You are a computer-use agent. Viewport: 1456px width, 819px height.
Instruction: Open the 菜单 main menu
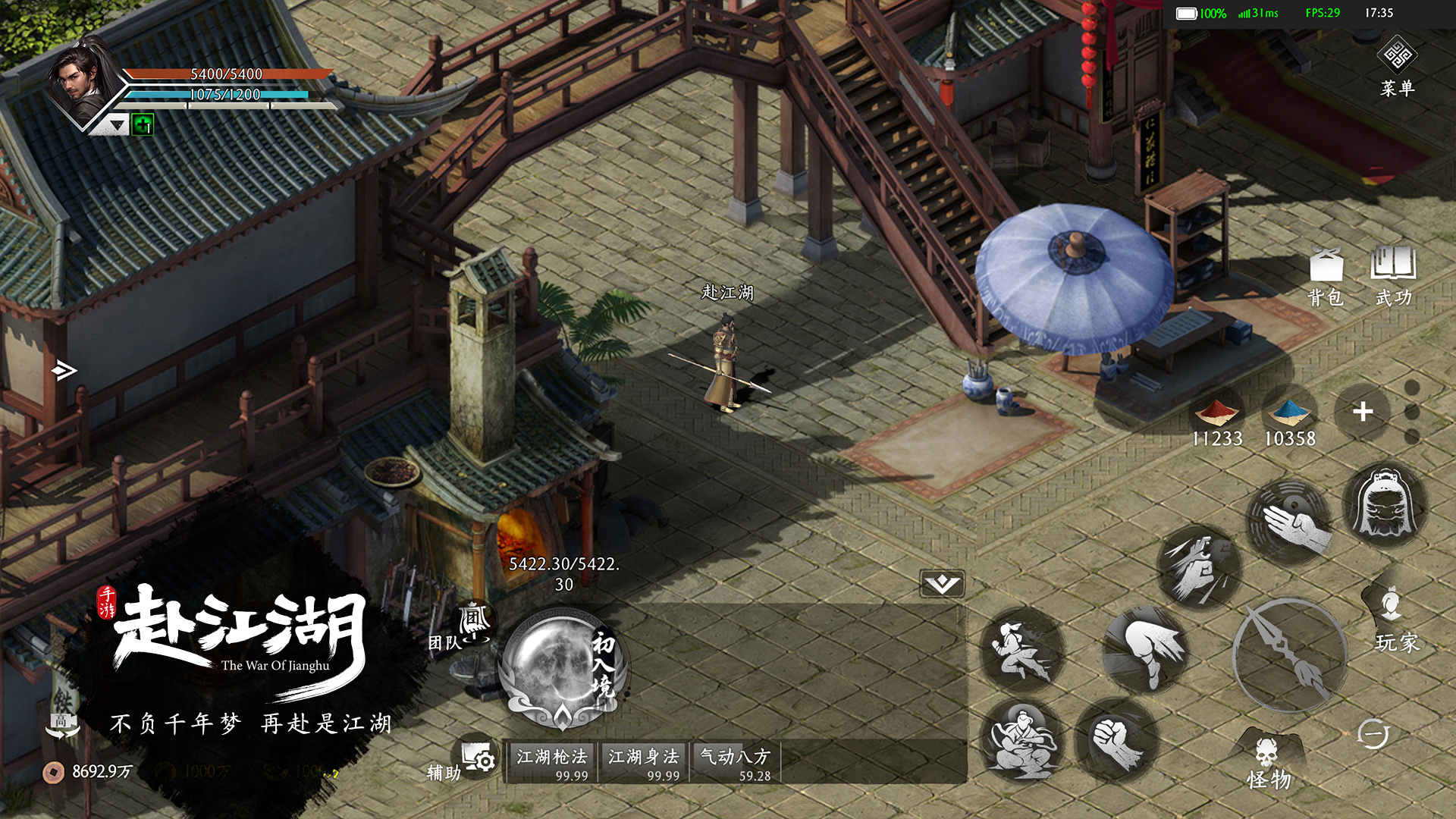1397,67
